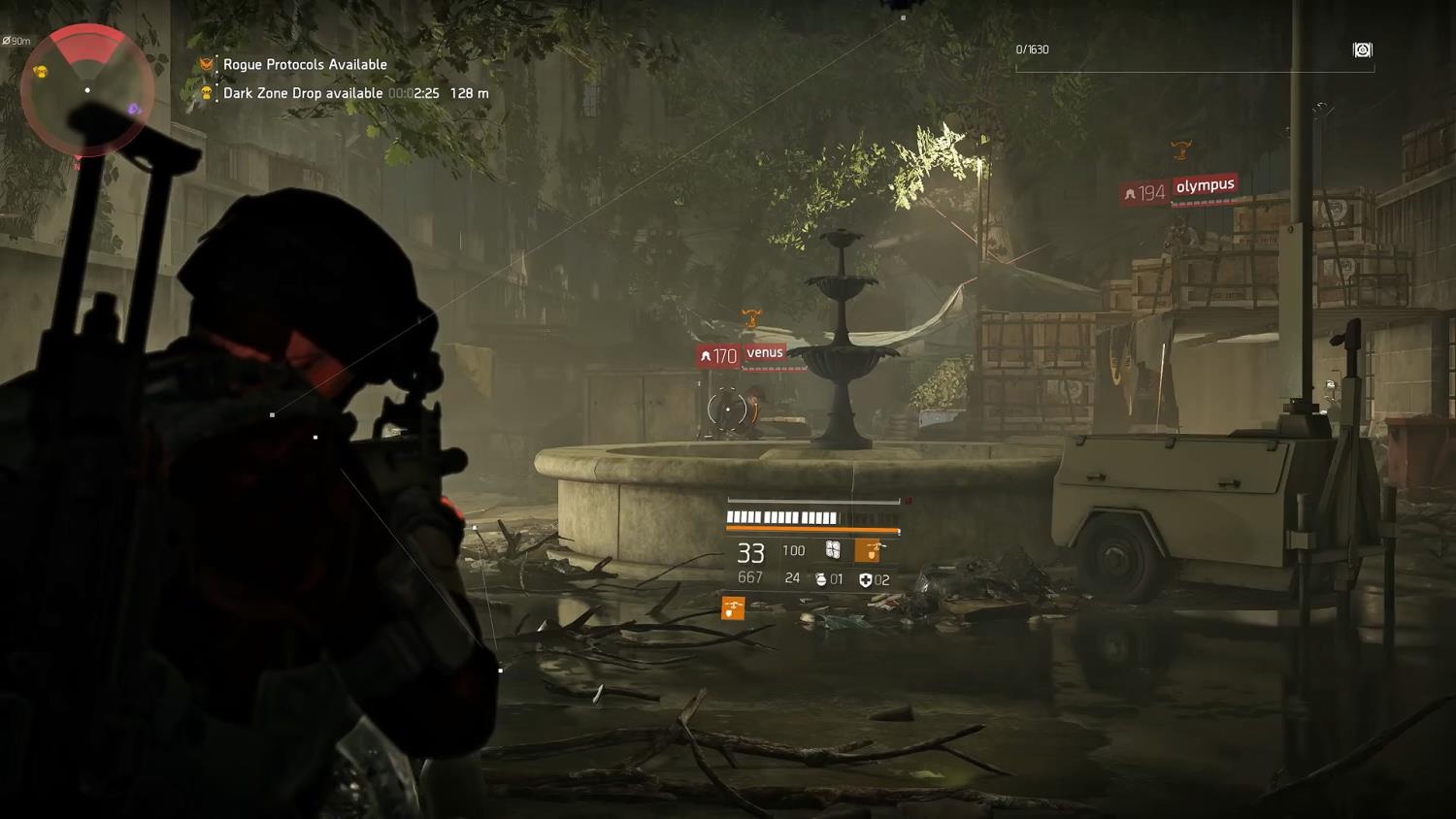The width and height of the screenshot is (1456, 819).
Task: Click the purple marker on the minimap
Action: click(134, 110)
